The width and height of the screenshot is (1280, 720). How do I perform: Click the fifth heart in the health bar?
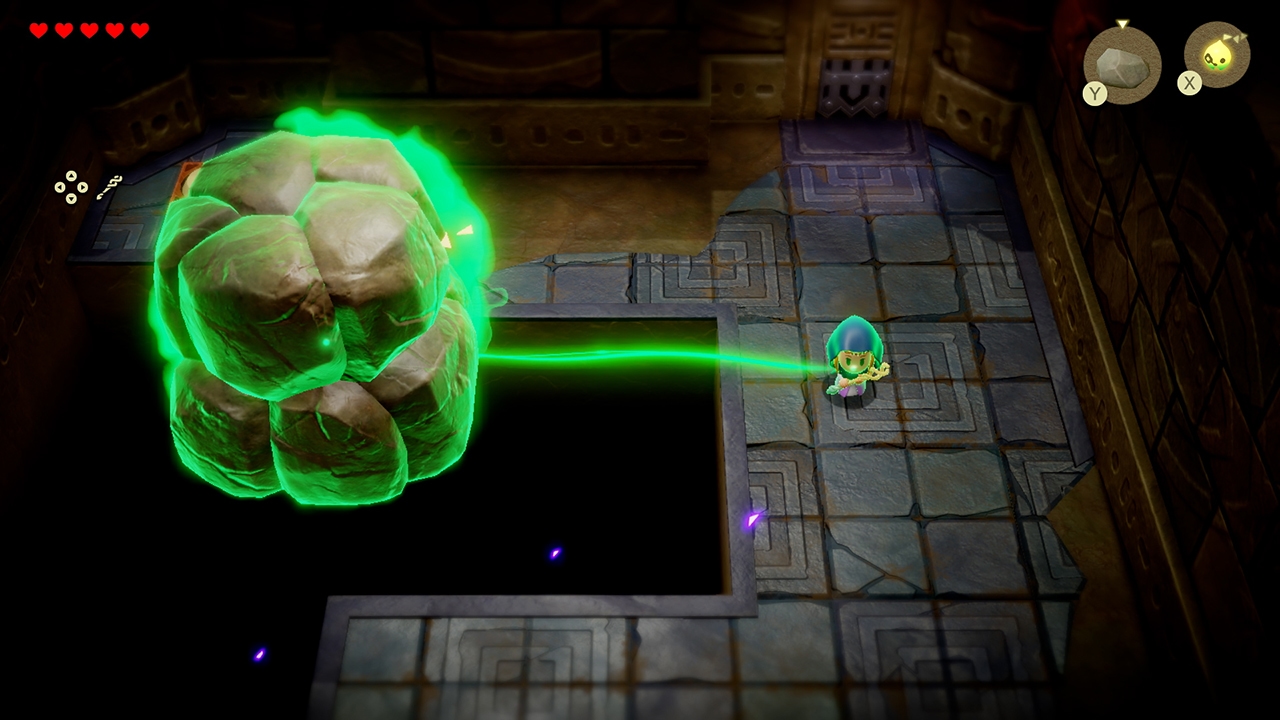(x=141, y=30)
